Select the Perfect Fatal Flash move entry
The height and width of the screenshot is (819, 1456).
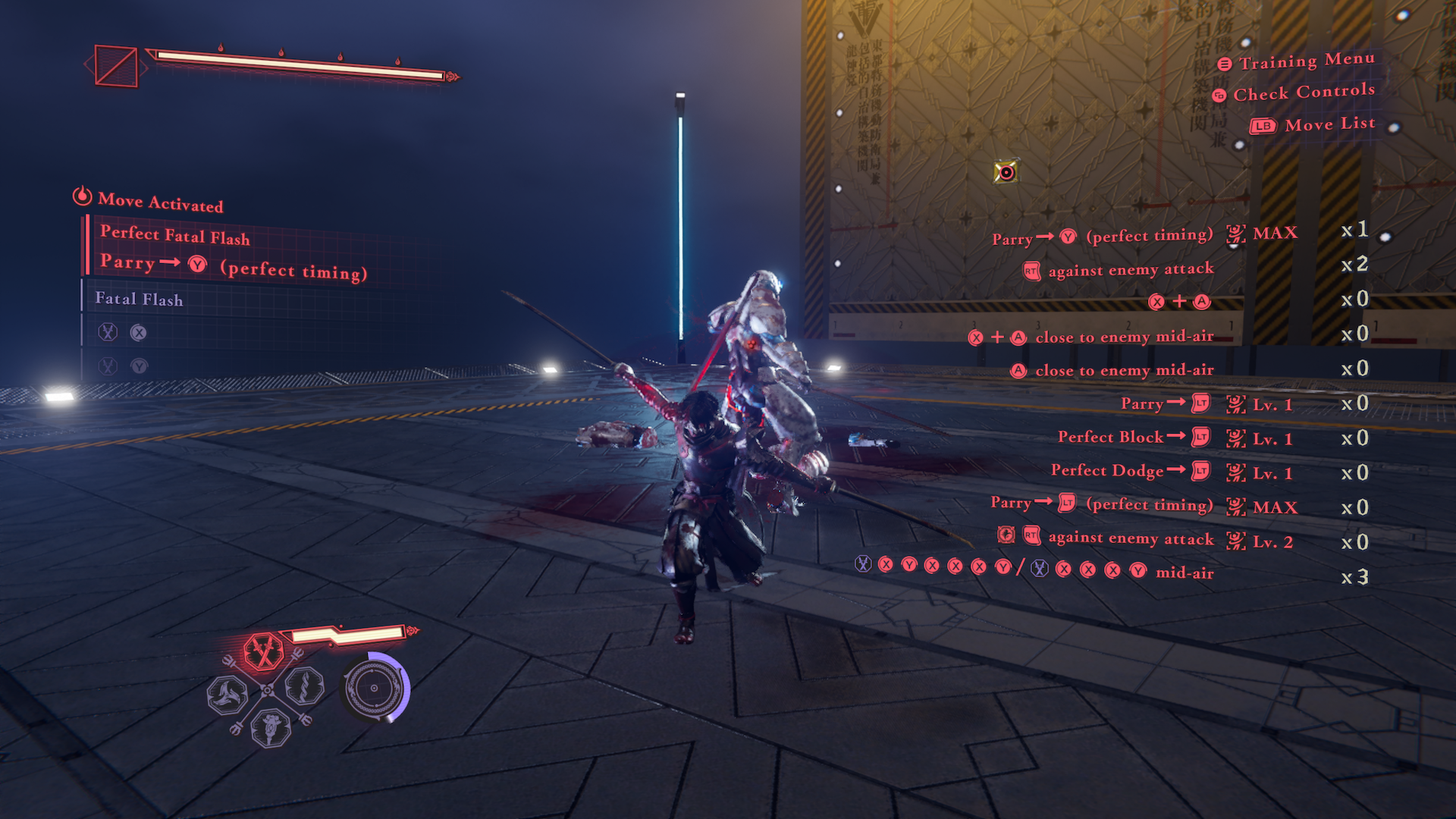click(175, 236)
